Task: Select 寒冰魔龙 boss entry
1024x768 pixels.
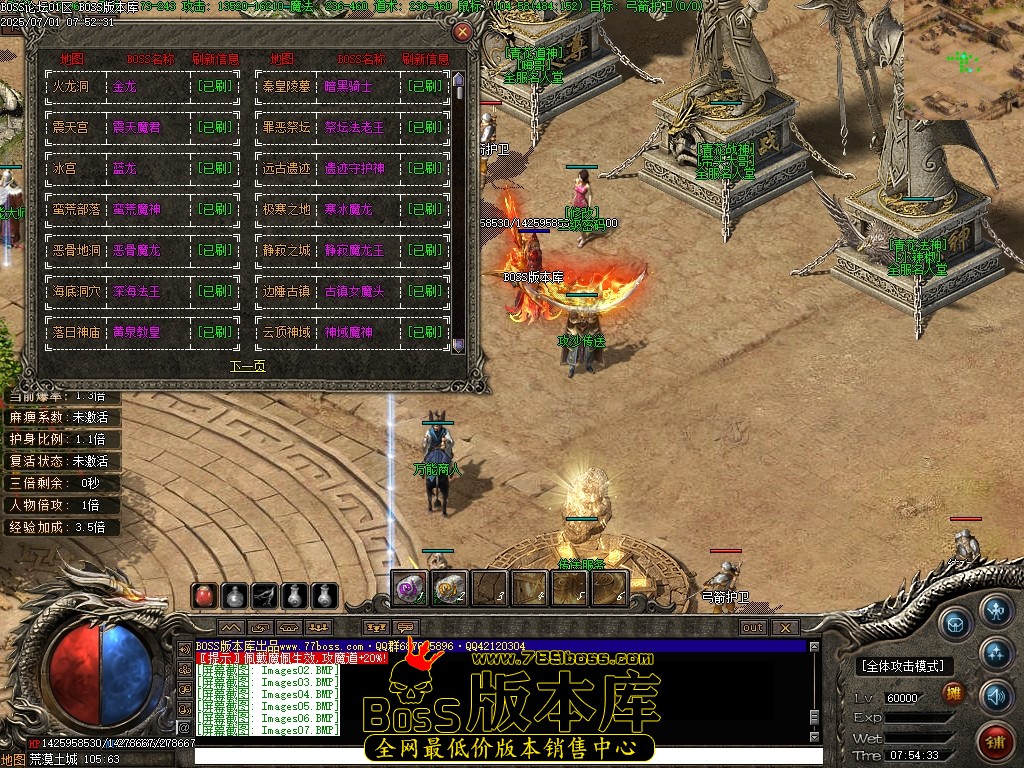Action: click(347, 210)
